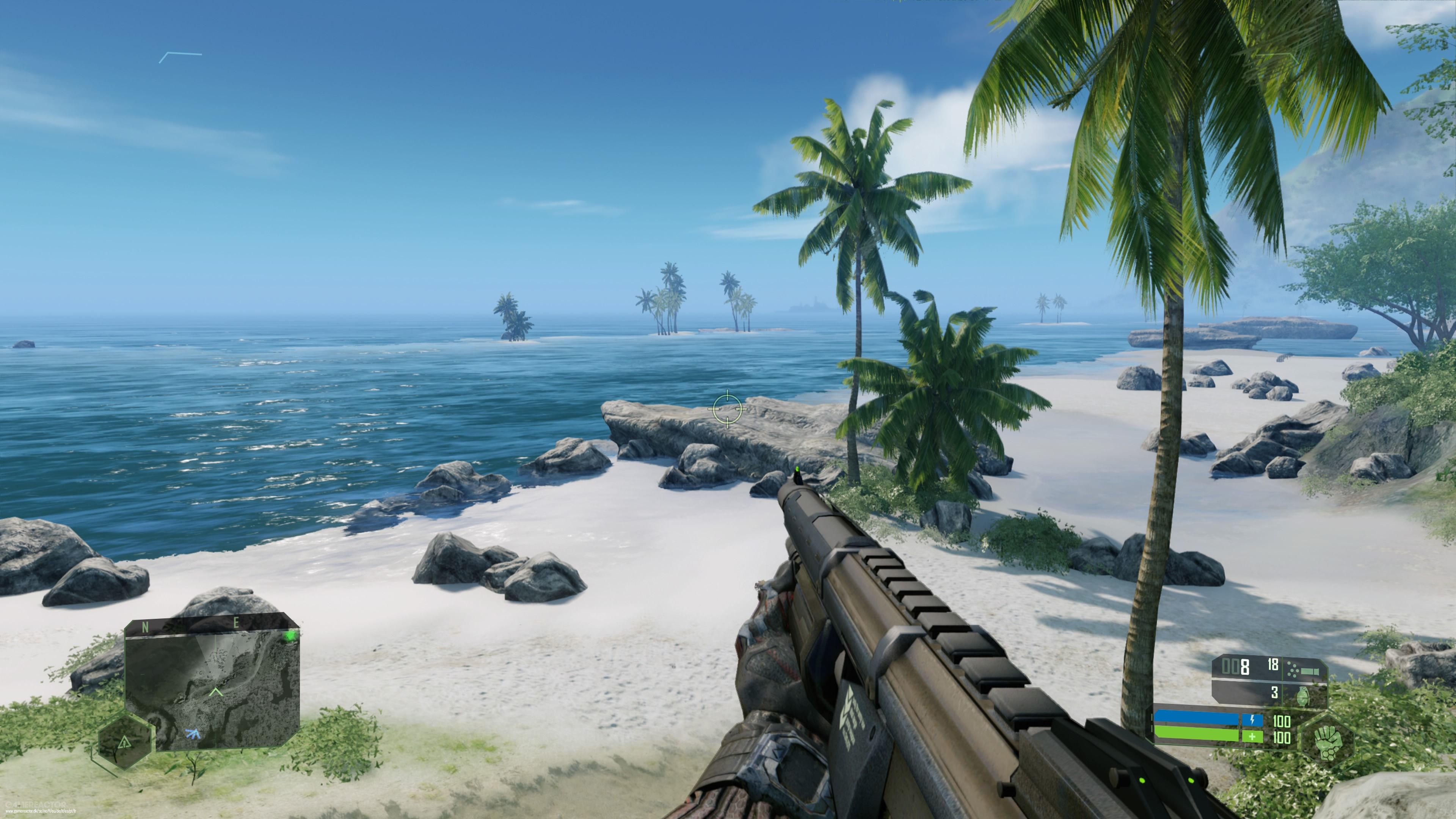The height and width of the screenshot is (819, 1456).
Task: Click the grenade count number 3
Action: [x=1274, y=693]
